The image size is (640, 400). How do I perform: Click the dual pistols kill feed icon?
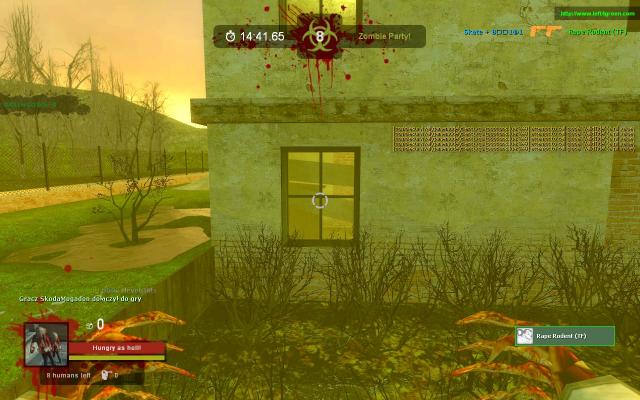[x=546, y=32]
